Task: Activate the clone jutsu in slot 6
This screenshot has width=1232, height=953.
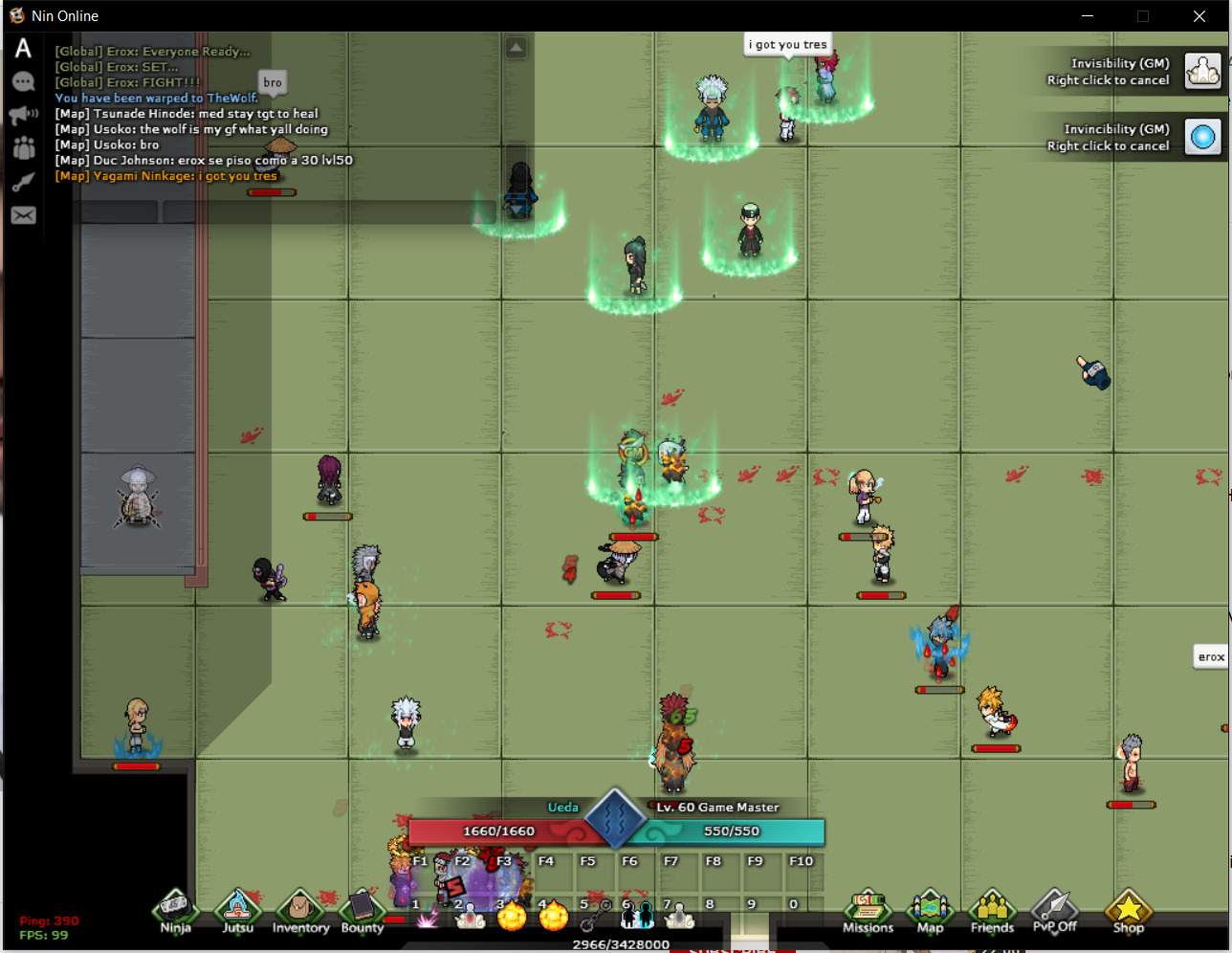Action: (x=637, y=917)
